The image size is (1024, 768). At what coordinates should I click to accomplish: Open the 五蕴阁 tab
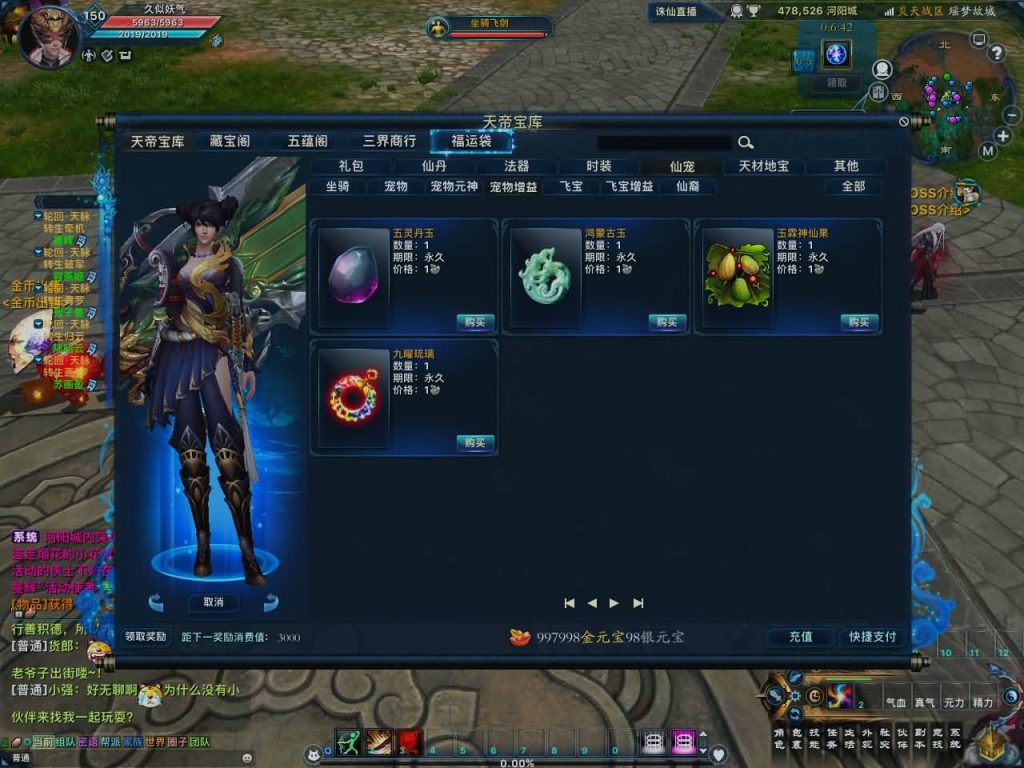coord(307,141)
